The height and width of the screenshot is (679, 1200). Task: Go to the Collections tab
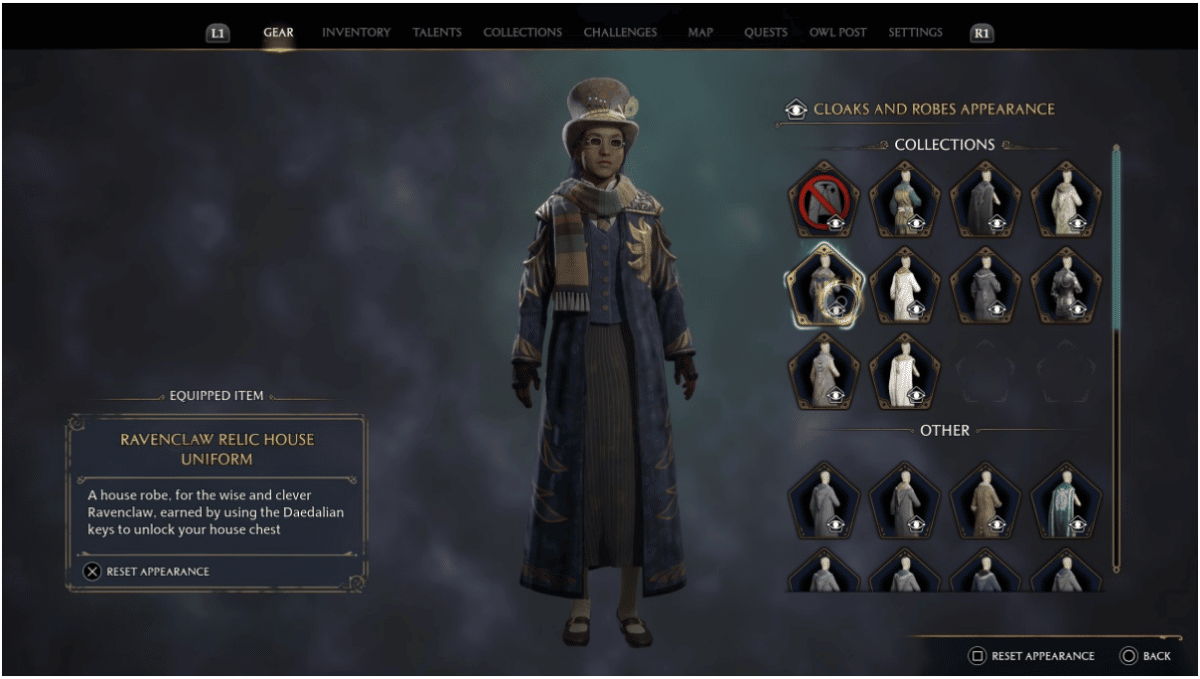coord(522,33)
